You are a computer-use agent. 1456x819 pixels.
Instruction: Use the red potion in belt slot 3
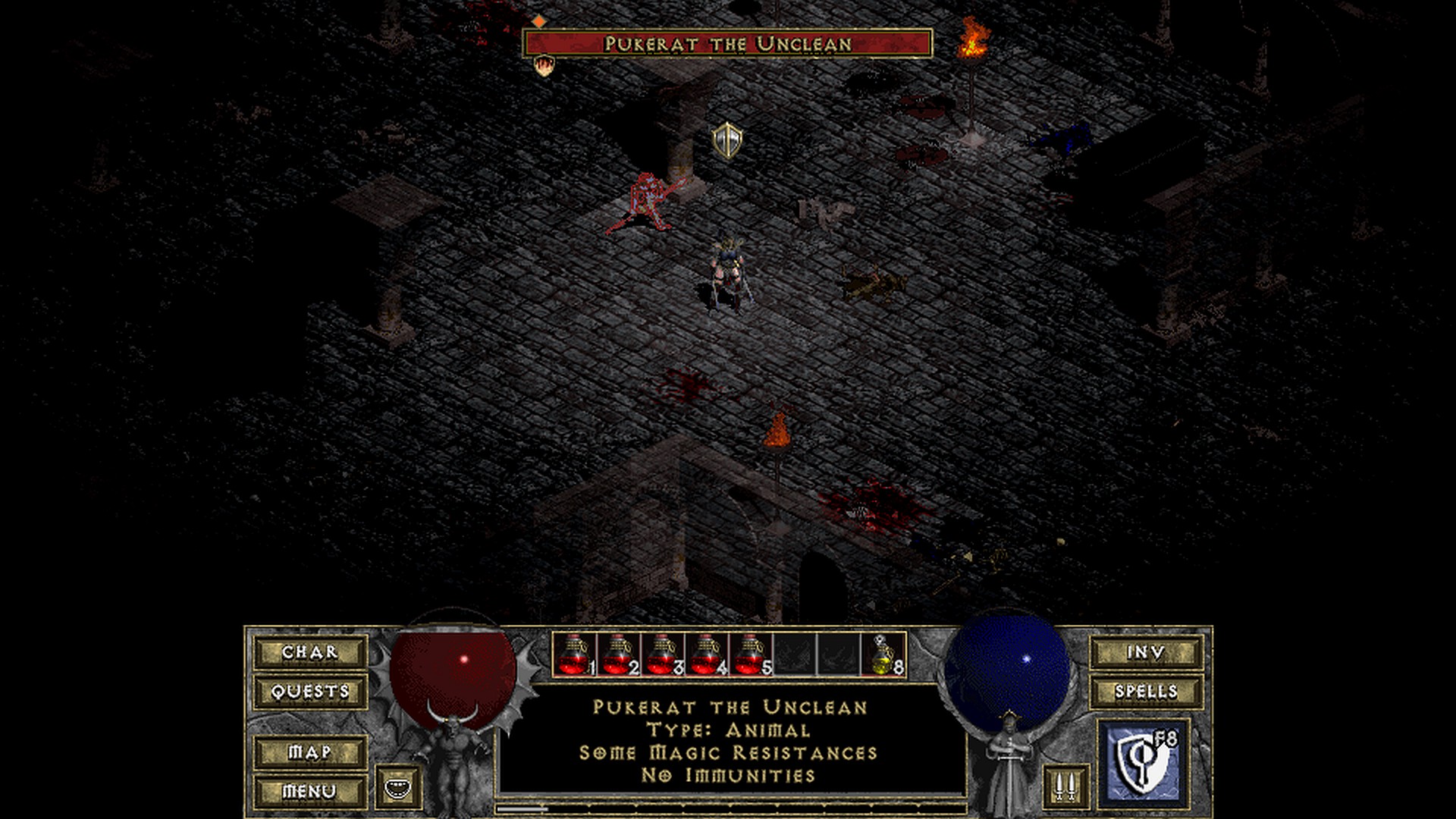click(x=663, y=654)
